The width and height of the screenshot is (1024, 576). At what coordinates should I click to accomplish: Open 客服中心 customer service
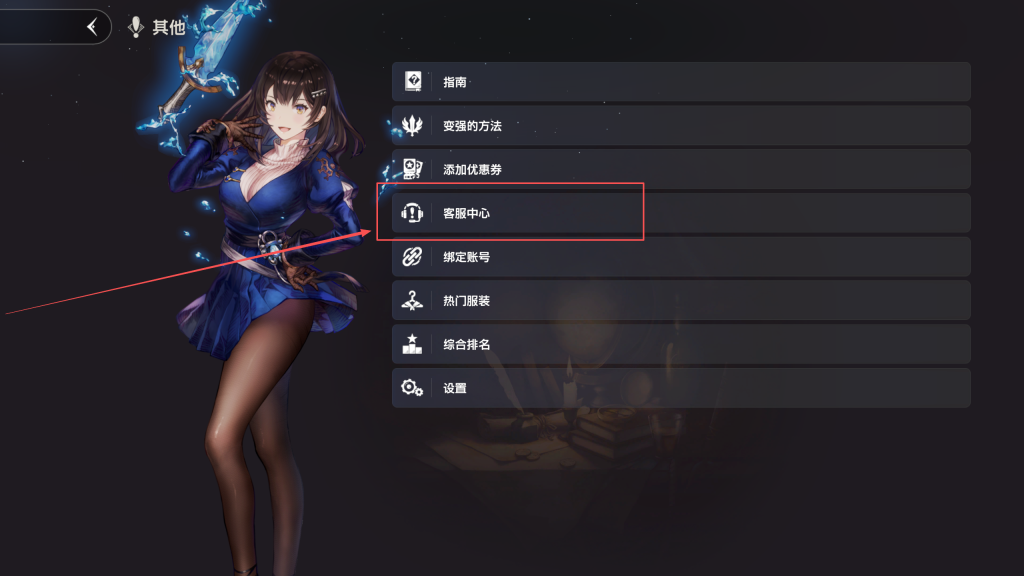tap(680, 213)
